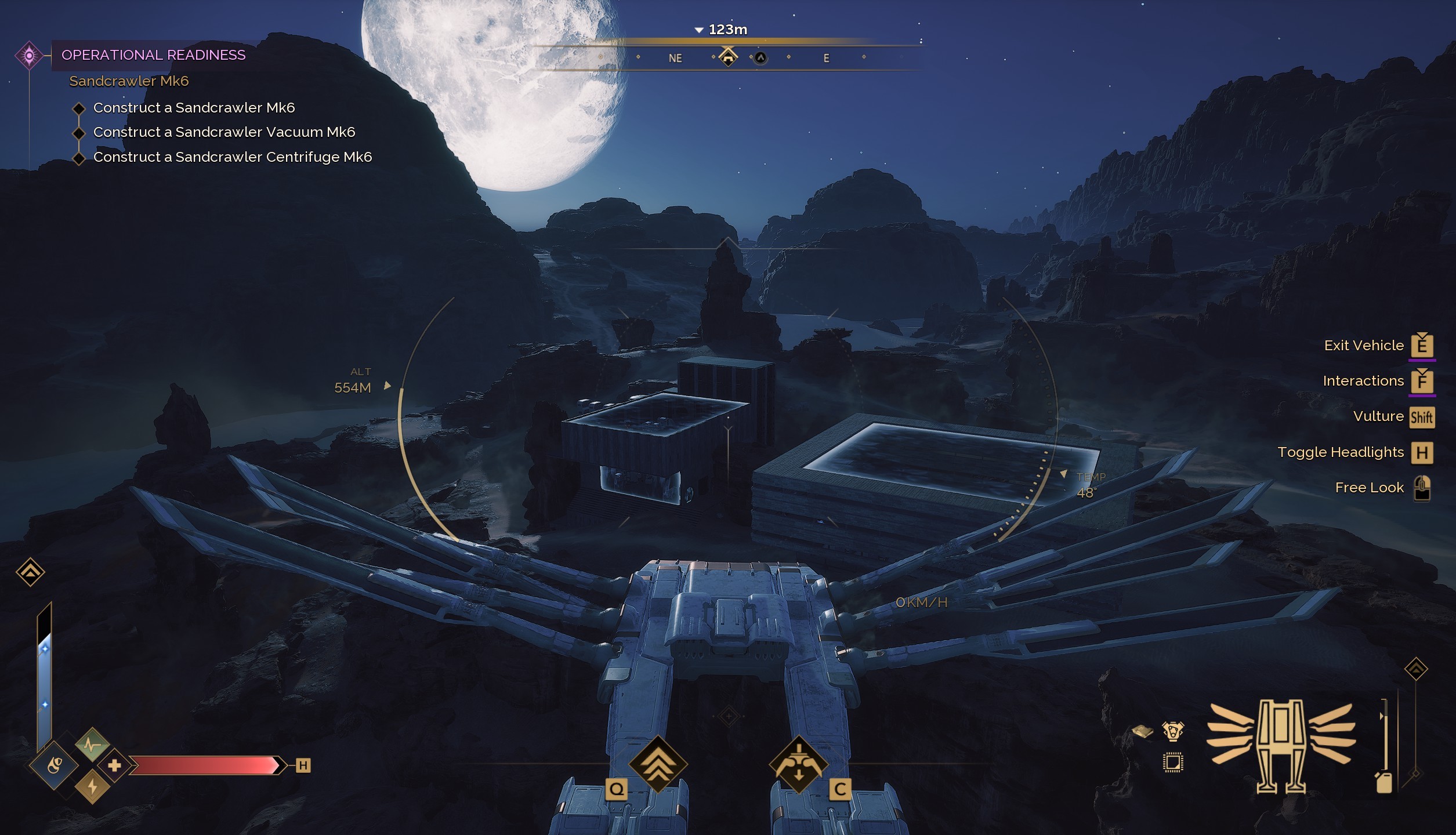Click the engine module icon
The height and width of the screenshot is (835, 1456).
pos(1172,731)
